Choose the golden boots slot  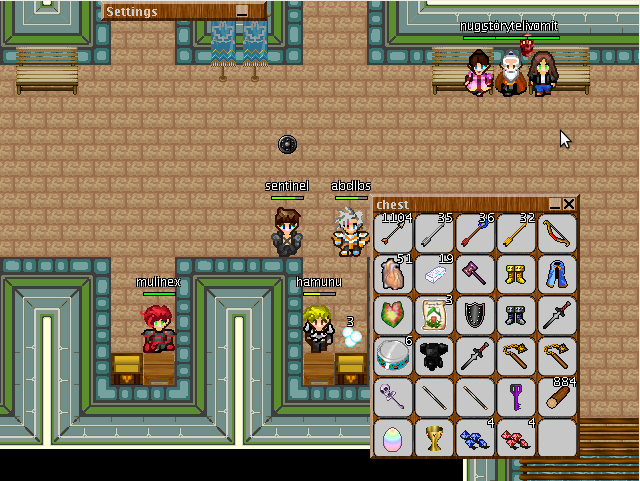click(516, 274)
